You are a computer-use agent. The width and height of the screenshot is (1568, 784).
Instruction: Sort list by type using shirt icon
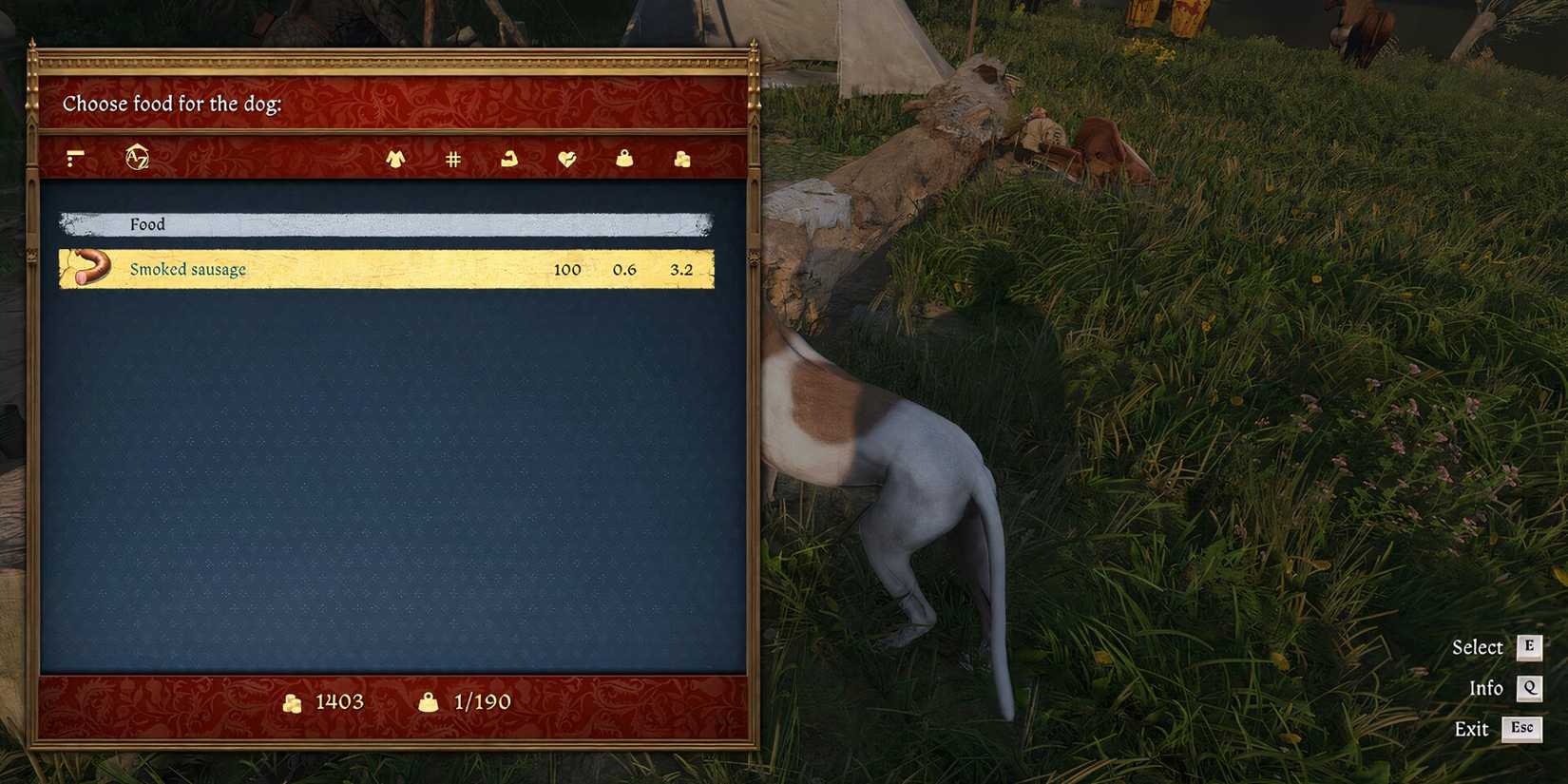coord(395,158)
